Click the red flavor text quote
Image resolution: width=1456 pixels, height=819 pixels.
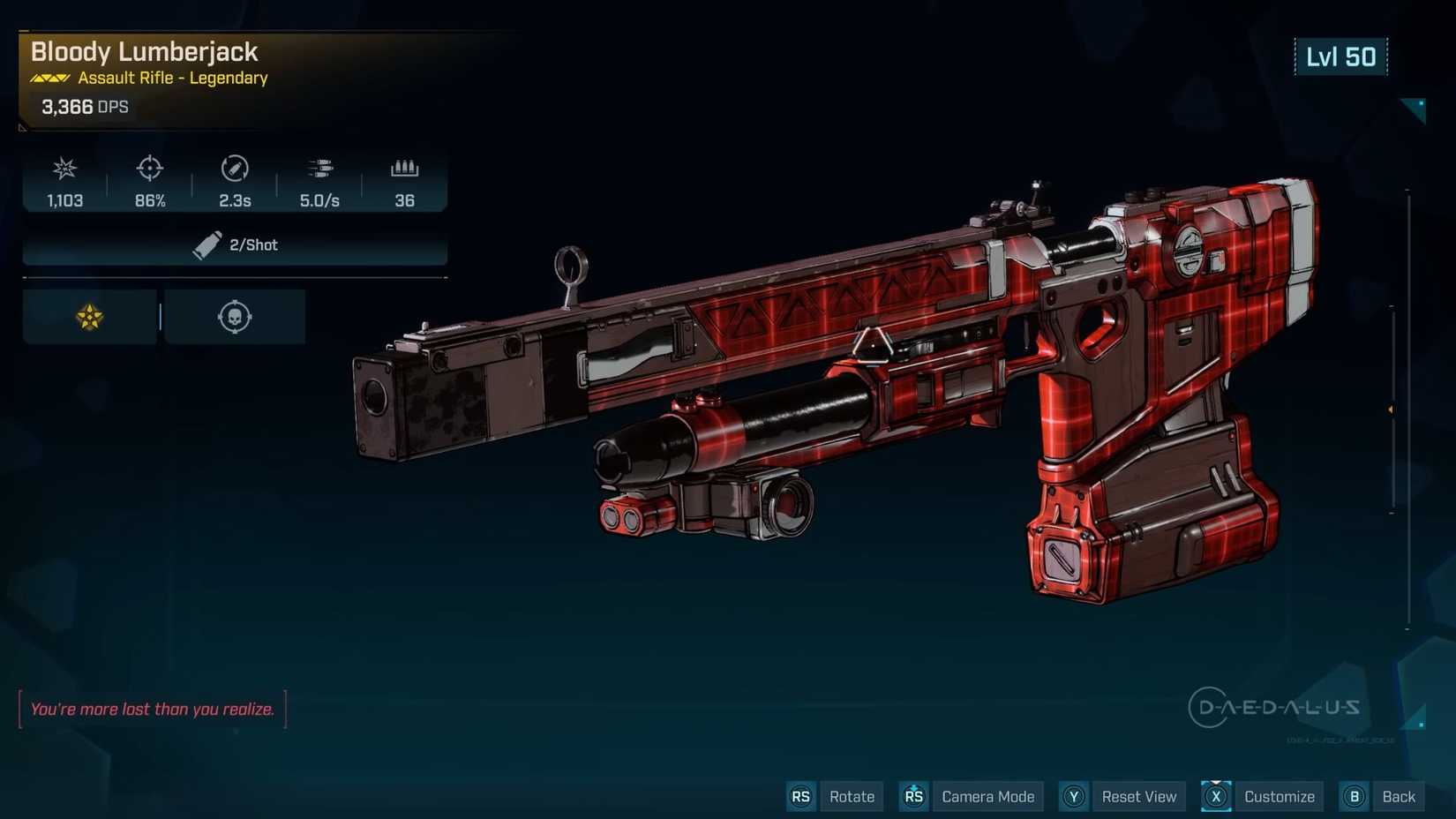coord(152,709)
